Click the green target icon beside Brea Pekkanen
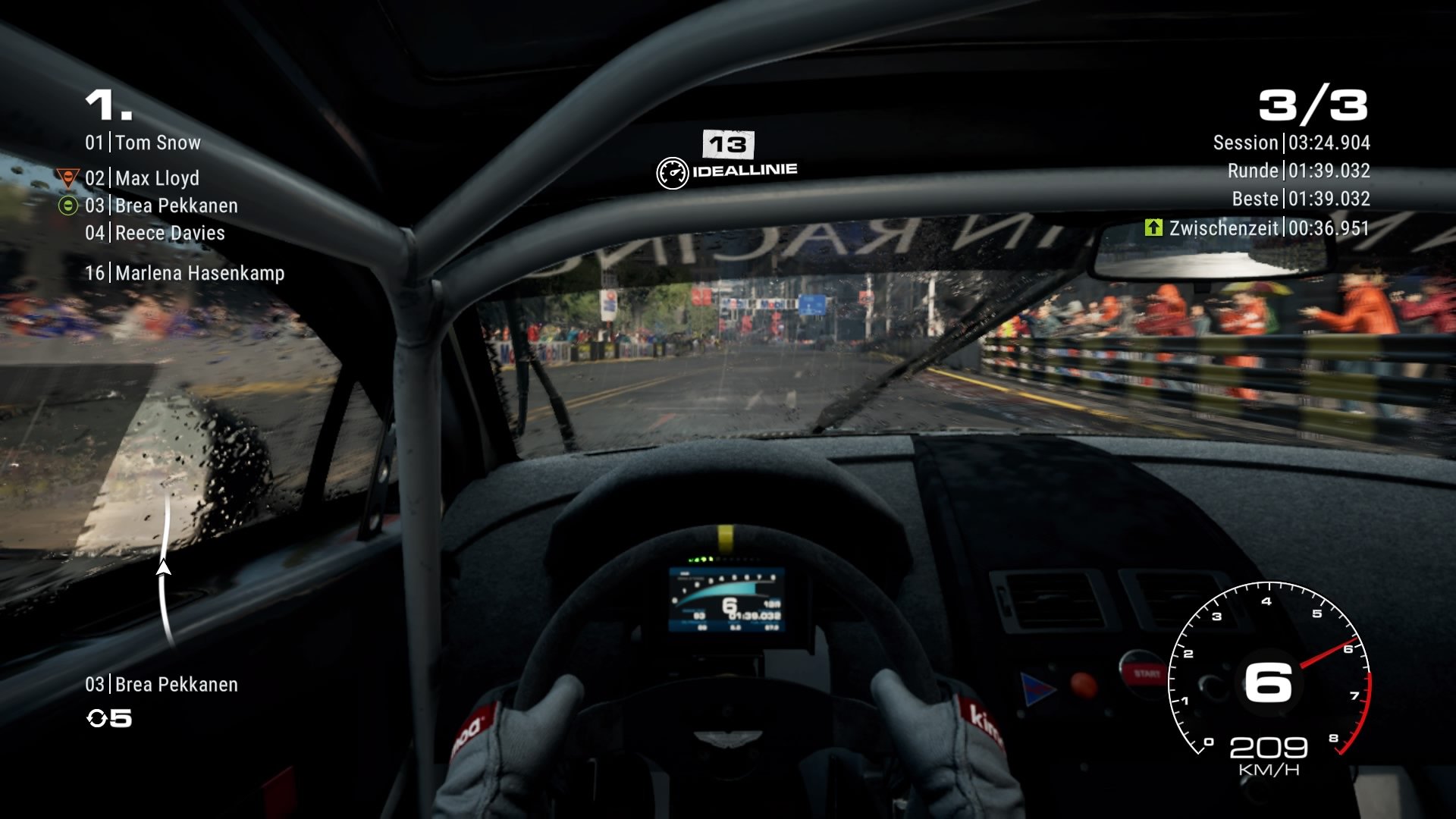This screenshot has width=1456, height=819. 67,206
